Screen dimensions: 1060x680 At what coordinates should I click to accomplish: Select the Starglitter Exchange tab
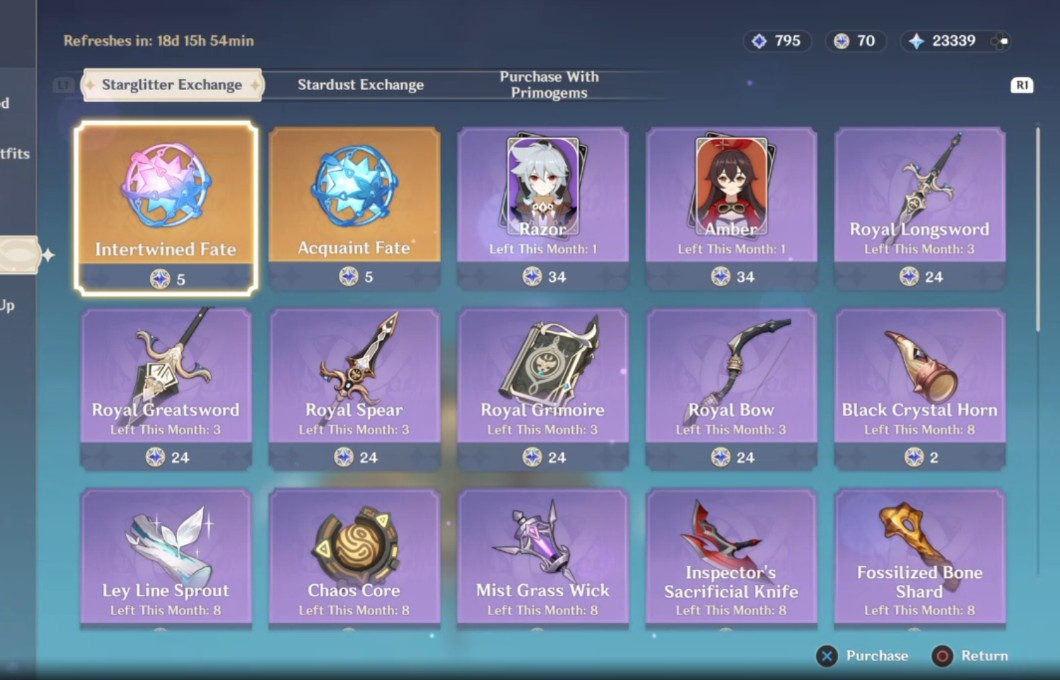click(x=172, y=85)
